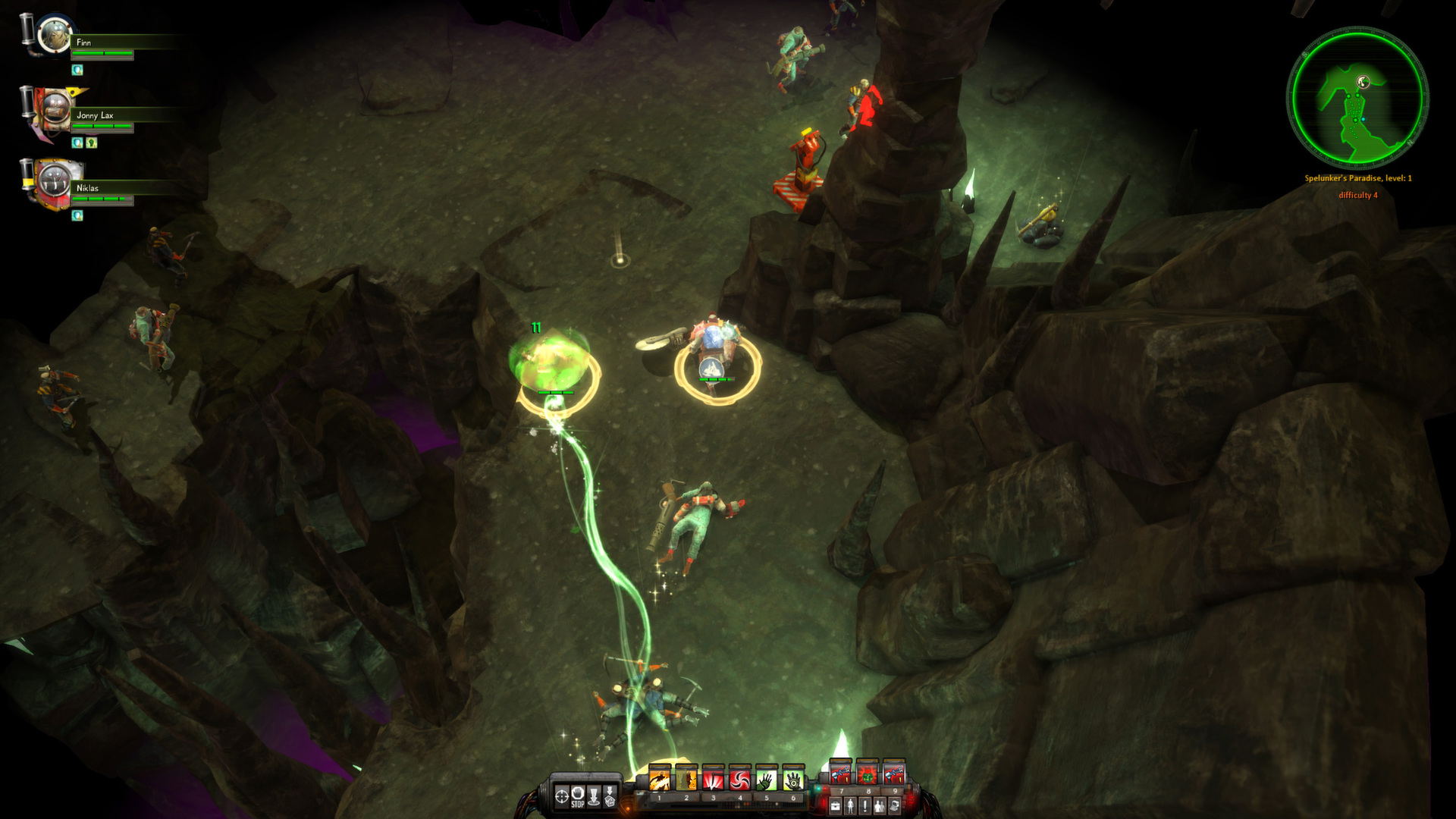Activate the red whirlwind spiral ability

(x=739, y=781)
